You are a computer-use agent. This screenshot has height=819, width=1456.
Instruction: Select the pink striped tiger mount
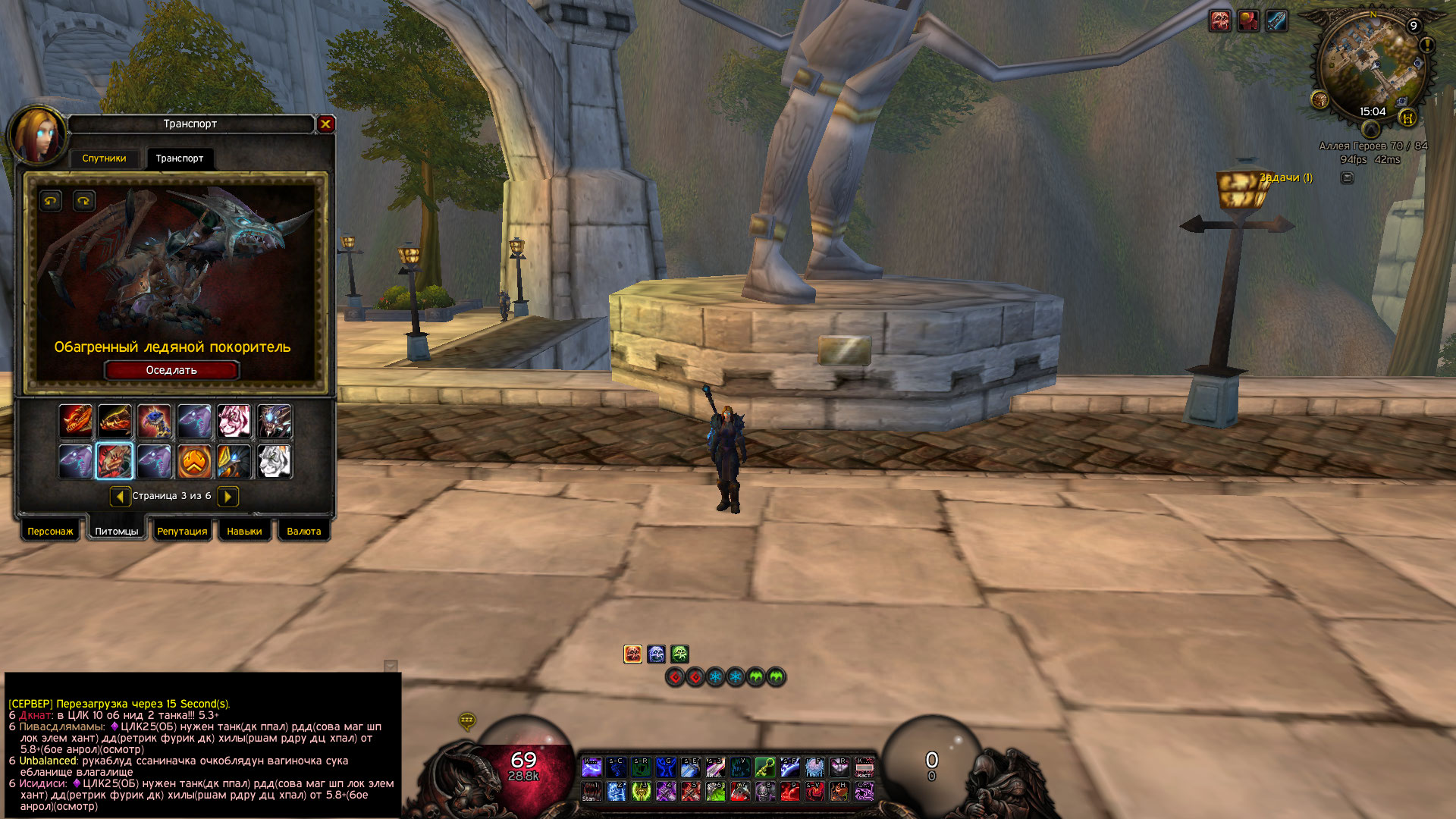pyautogui.click(x=234, y=421)
